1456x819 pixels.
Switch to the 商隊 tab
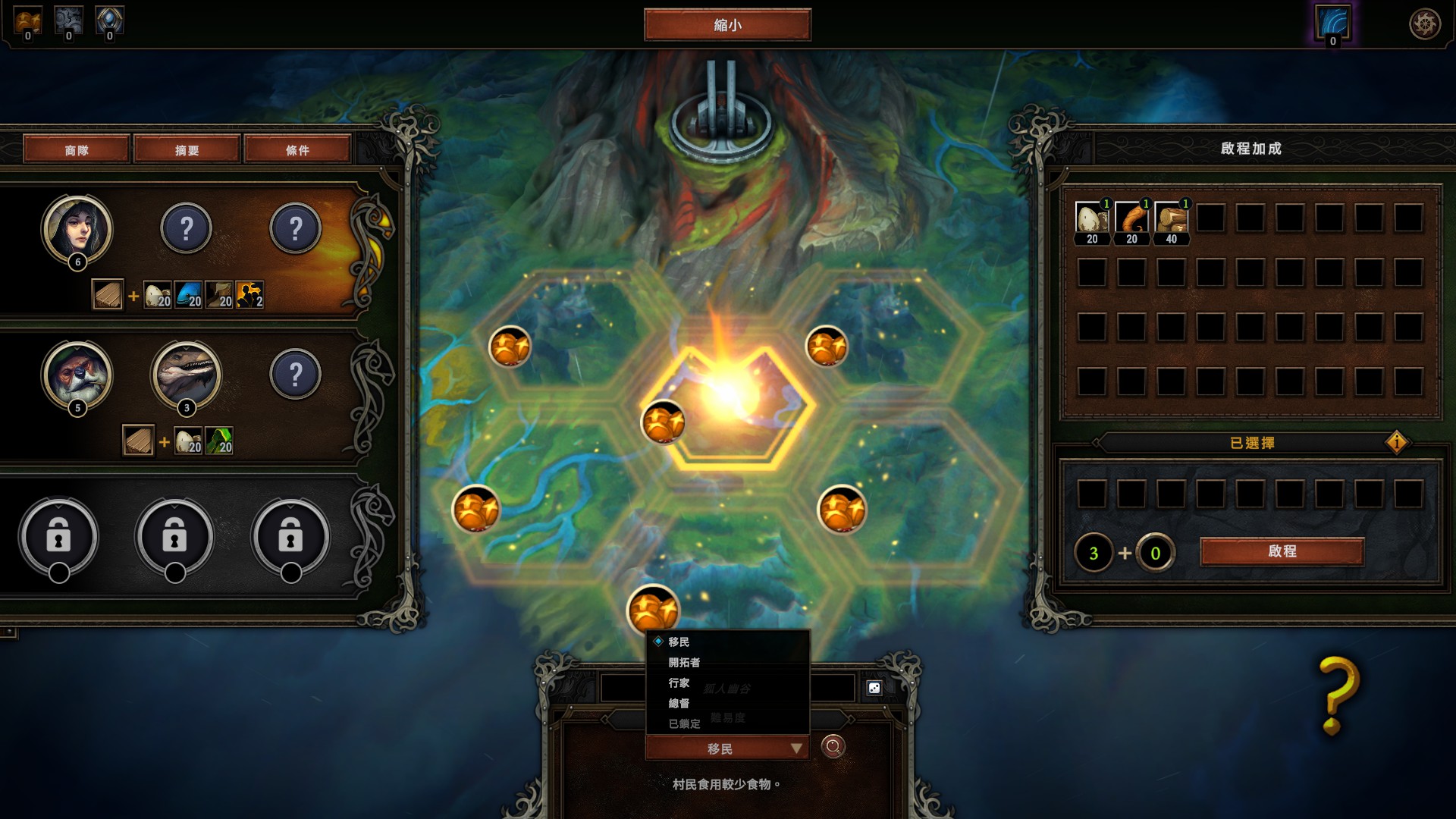(77, 149)
